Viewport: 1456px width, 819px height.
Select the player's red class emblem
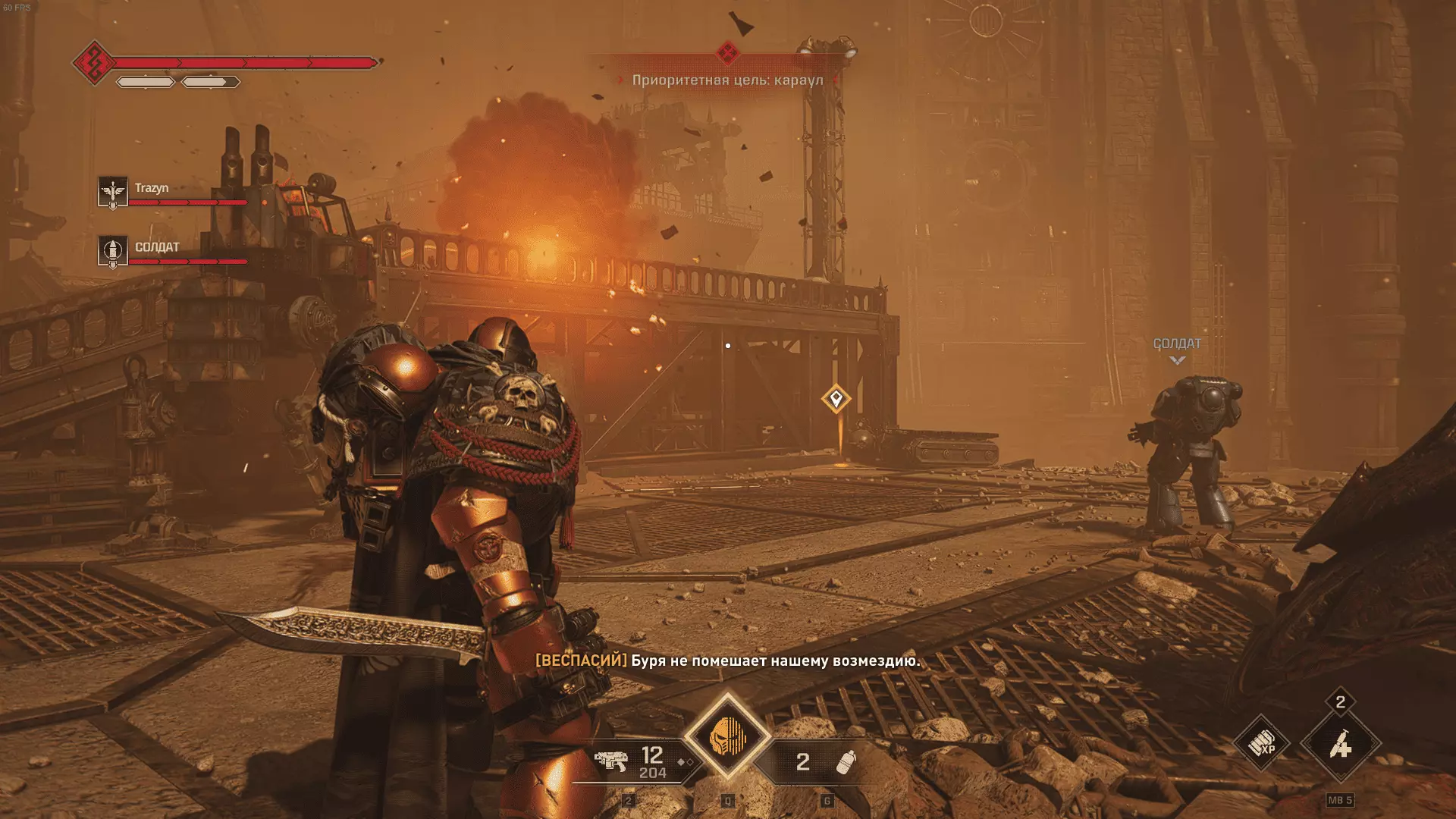tap(94, 62)
